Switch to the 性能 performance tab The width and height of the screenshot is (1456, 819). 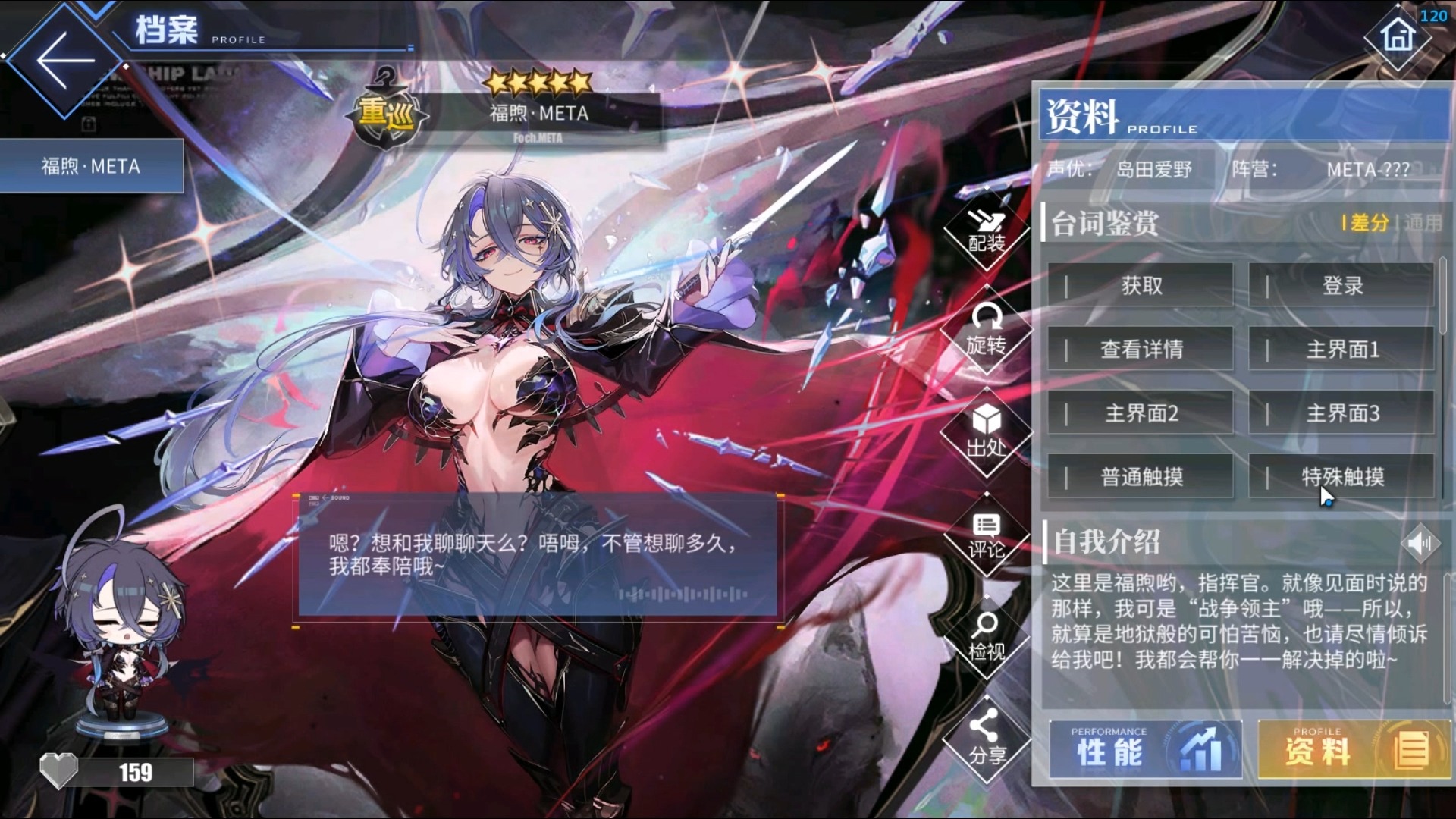tap(1145, 751)
